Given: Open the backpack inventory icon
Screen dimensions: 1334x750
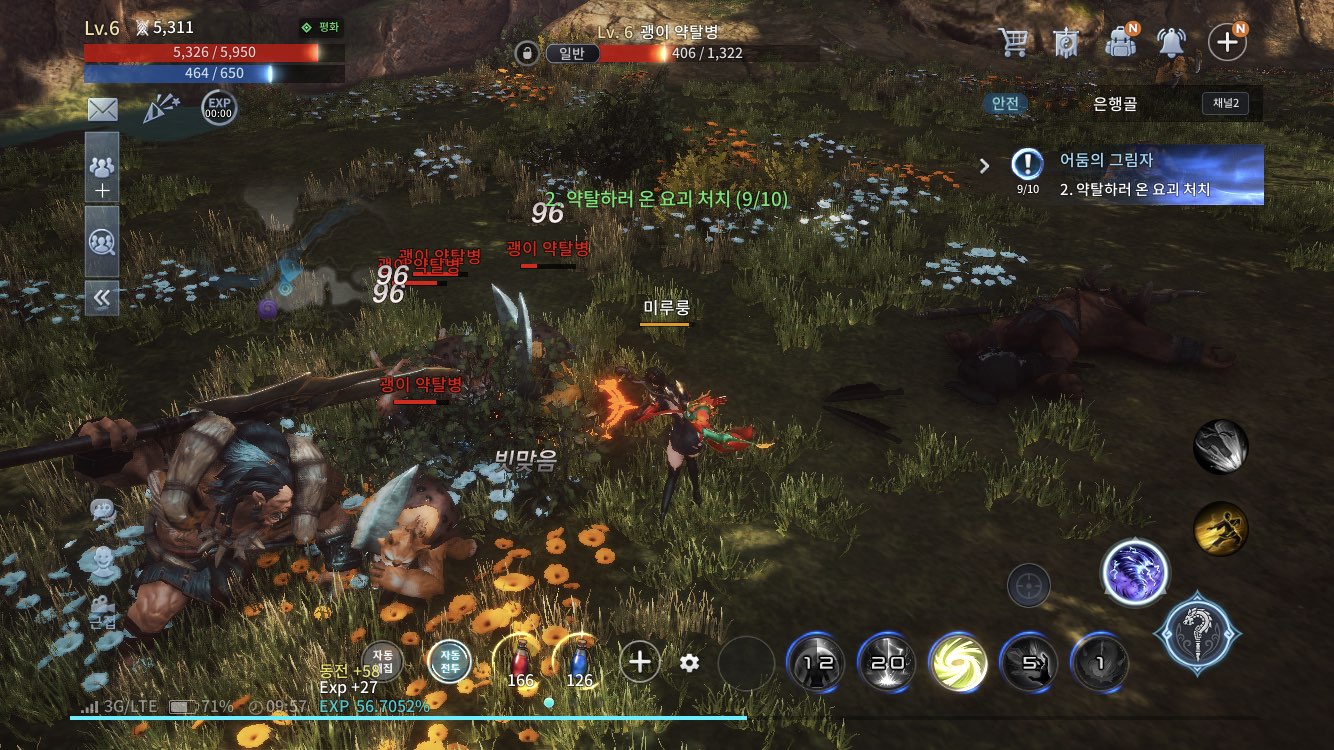Looking at the screenshot, I should (1121, 42).
